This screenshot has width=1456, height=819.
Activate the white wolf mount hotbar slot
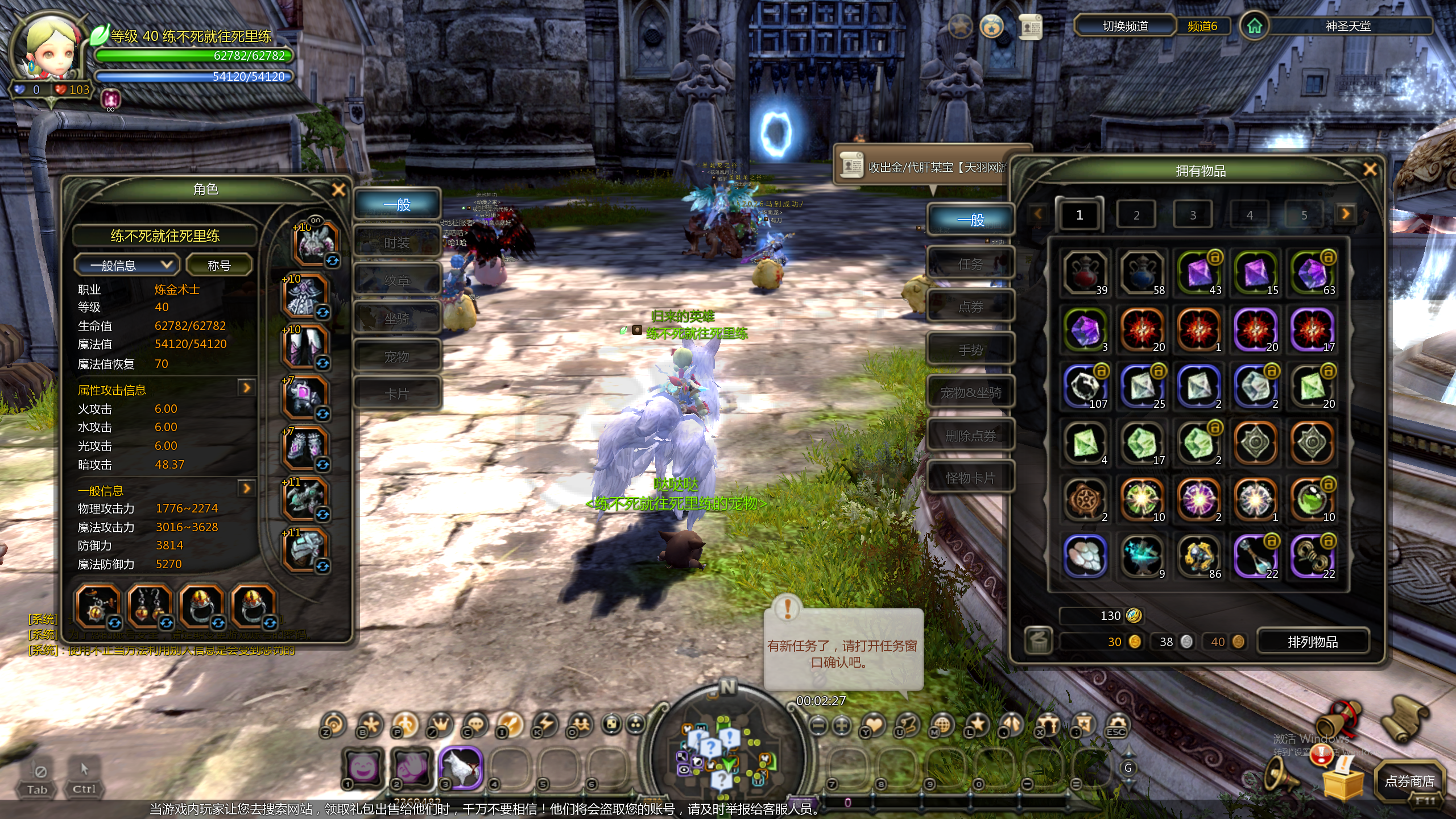pyautogui.click(x=460, y=768)
